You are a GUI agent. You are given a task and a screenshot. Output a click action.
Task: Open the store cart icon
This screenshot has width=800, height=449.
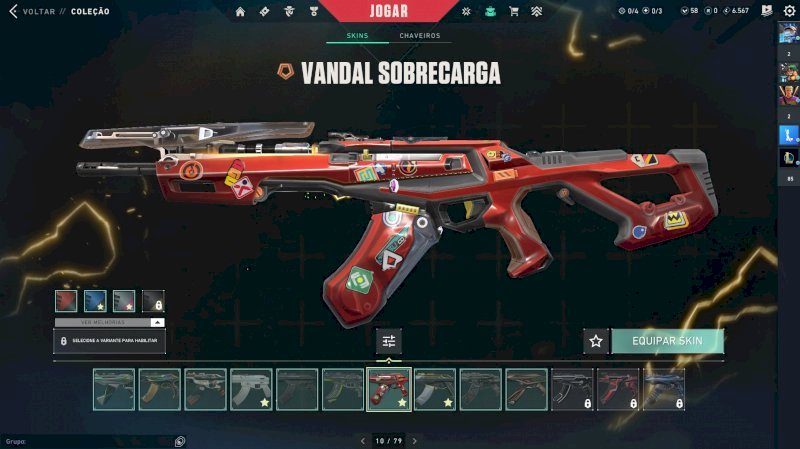point(513,12)
